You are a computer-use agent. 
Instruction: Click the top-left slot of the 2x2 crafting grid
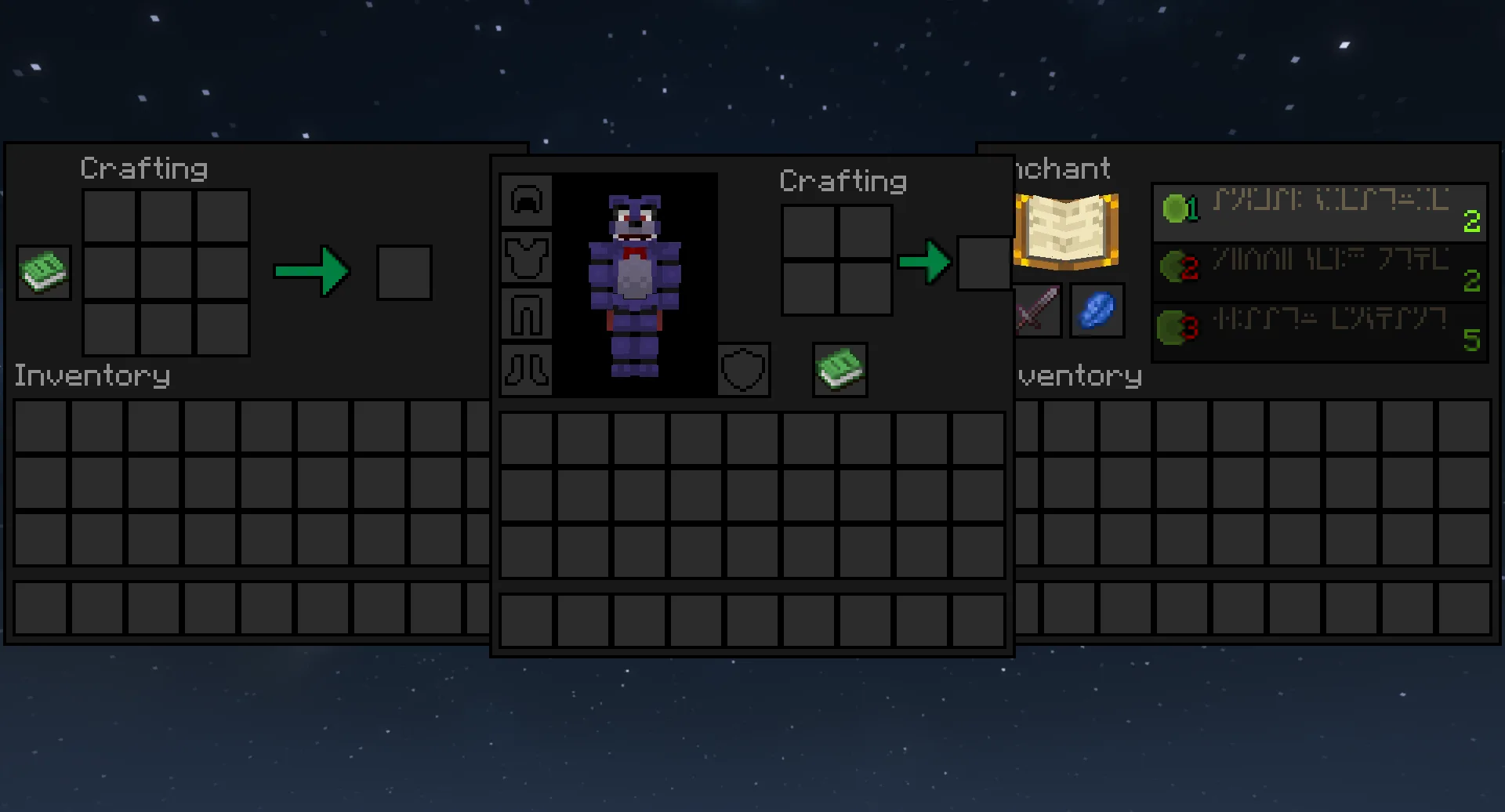(x=808, y=233)
